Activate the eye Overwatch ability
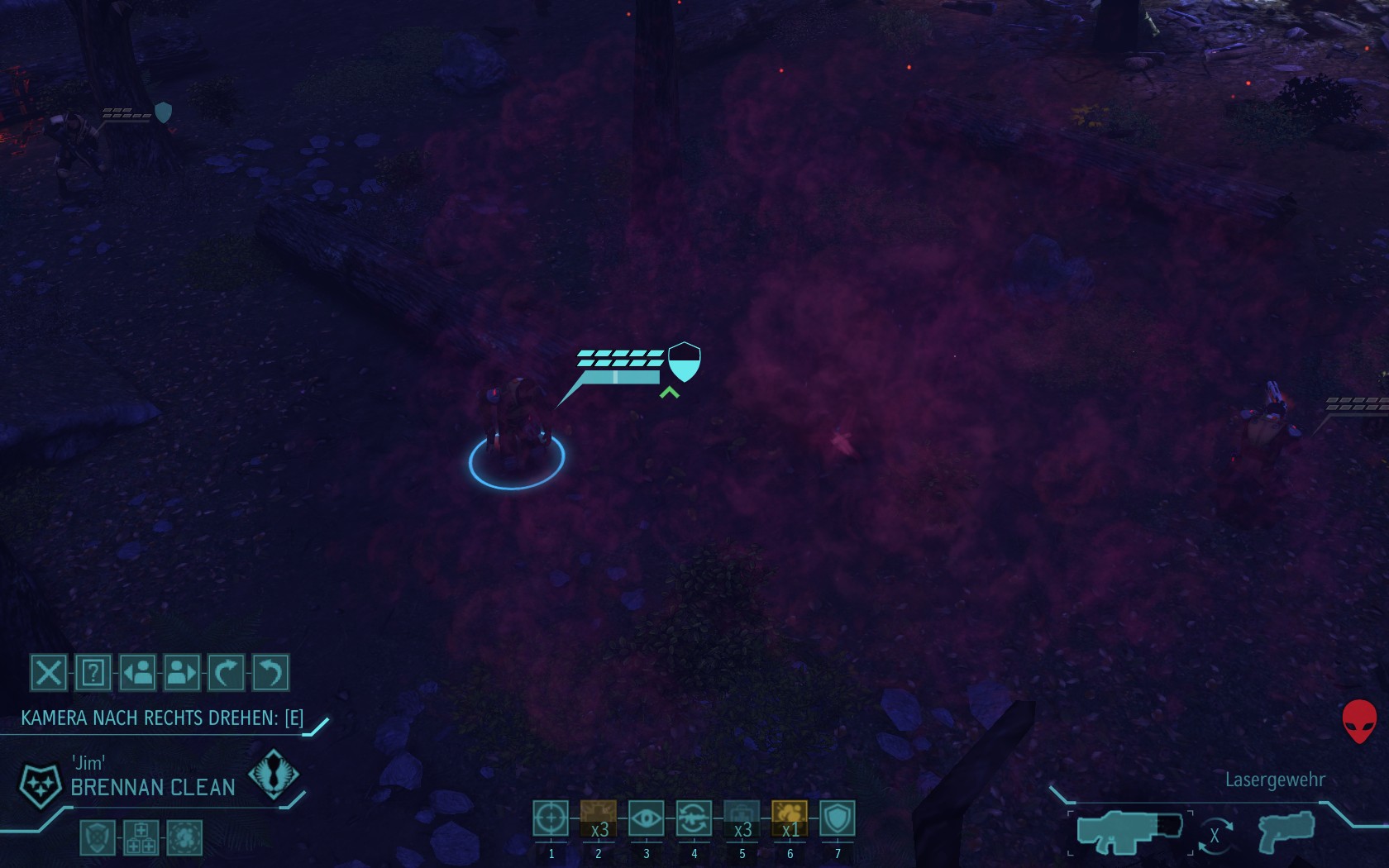This screenshot has width=1389, height=868. pyautogui.click(x=647, y=819)
